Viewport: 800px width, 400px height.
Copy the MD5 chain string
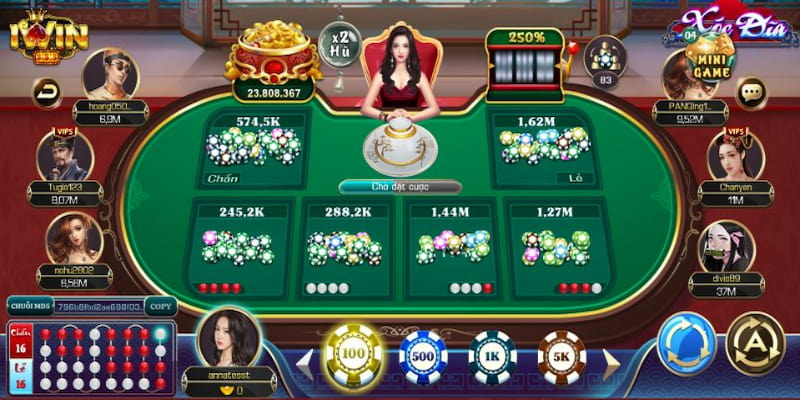[160, 306]
